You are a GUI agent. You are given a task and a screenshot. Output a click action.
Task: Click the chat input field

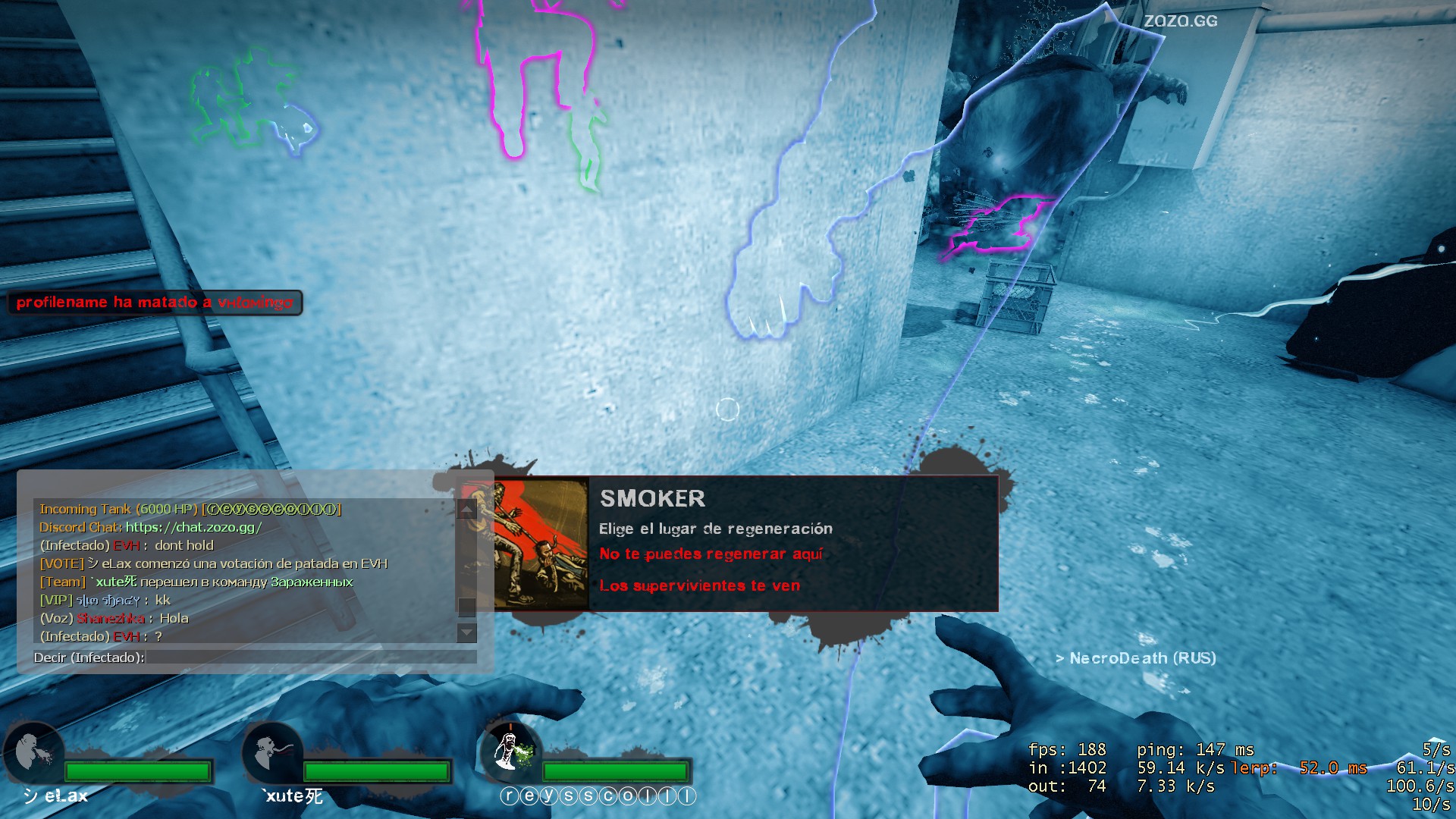(311, 657)
